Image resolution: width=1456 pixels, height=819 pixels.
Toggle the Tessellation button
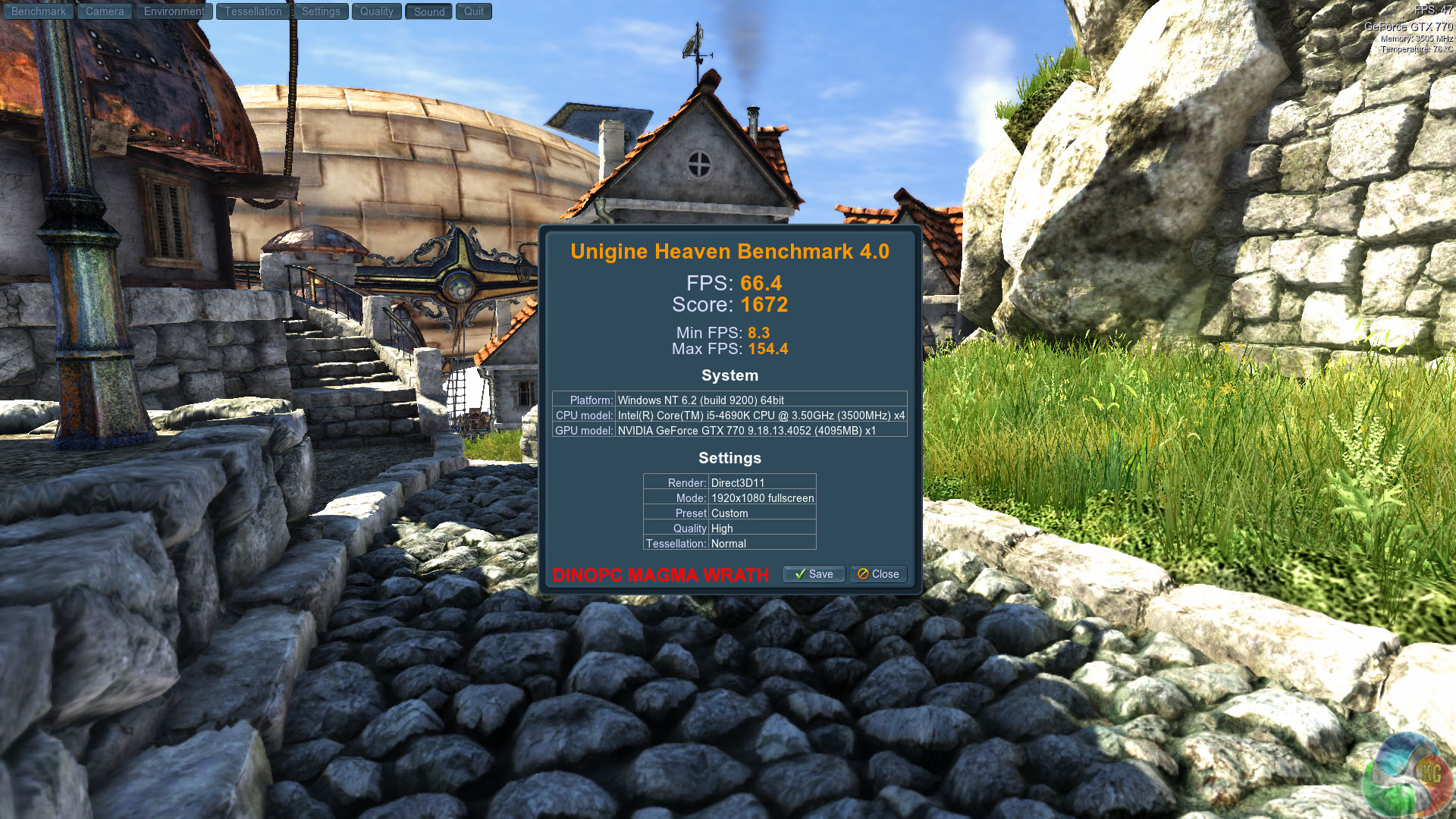coord(253,11)
